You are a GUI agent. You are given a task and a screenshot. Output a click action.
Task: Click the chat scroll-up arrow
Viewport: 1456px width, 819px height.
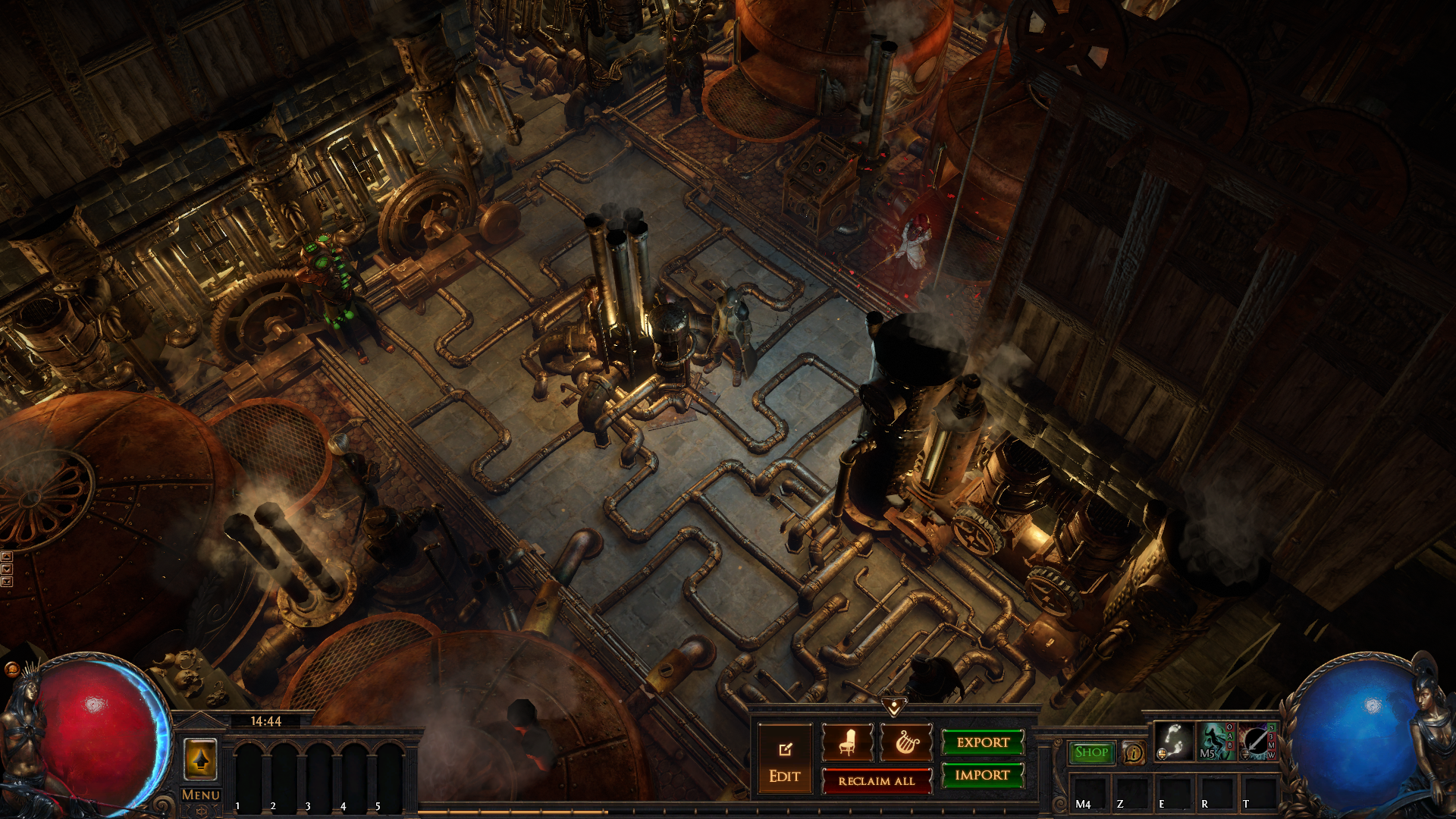click(7, 557)
